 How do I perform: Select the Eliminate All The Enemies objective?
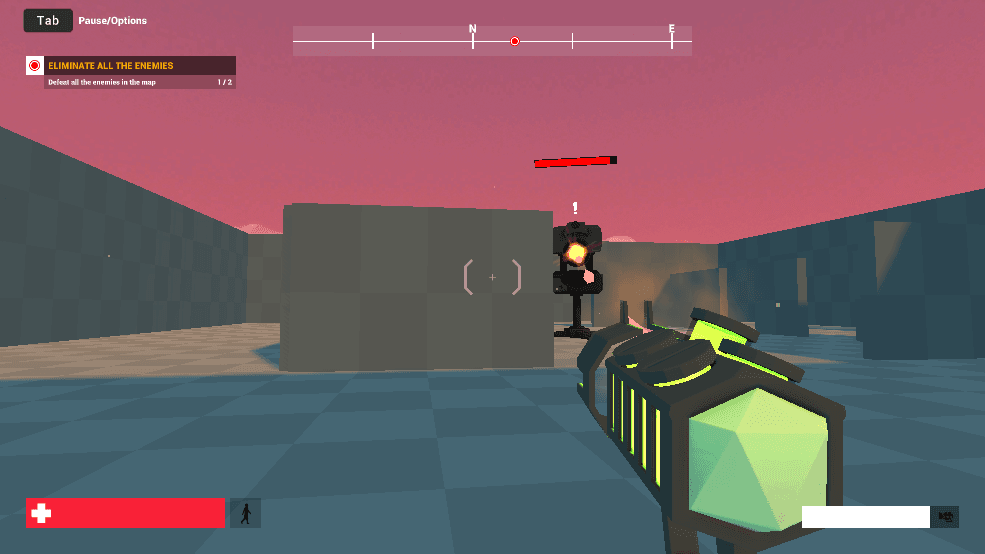(x=111, y=66)
